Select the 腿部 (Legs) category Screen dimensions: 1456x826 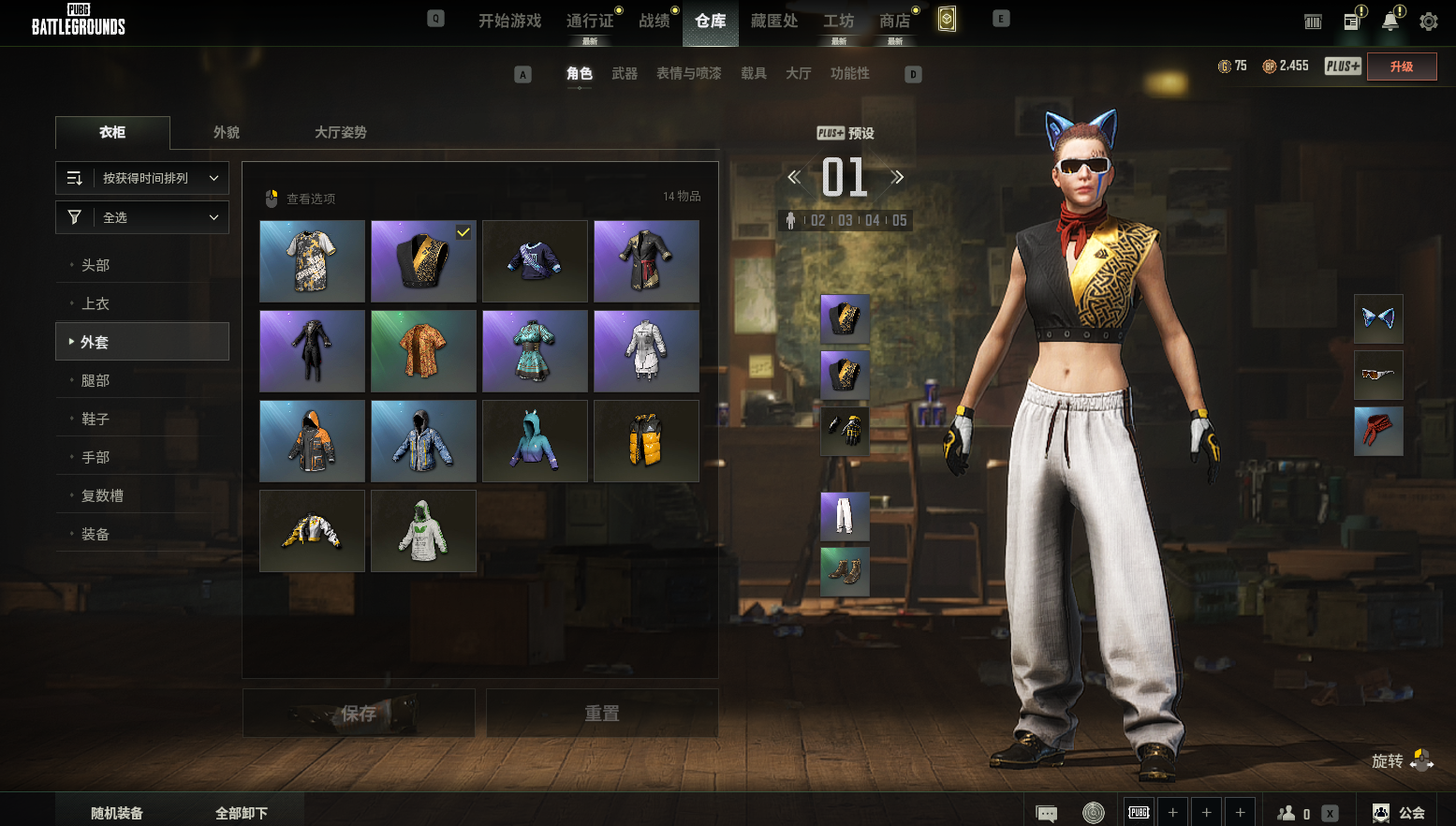[96, 380]
